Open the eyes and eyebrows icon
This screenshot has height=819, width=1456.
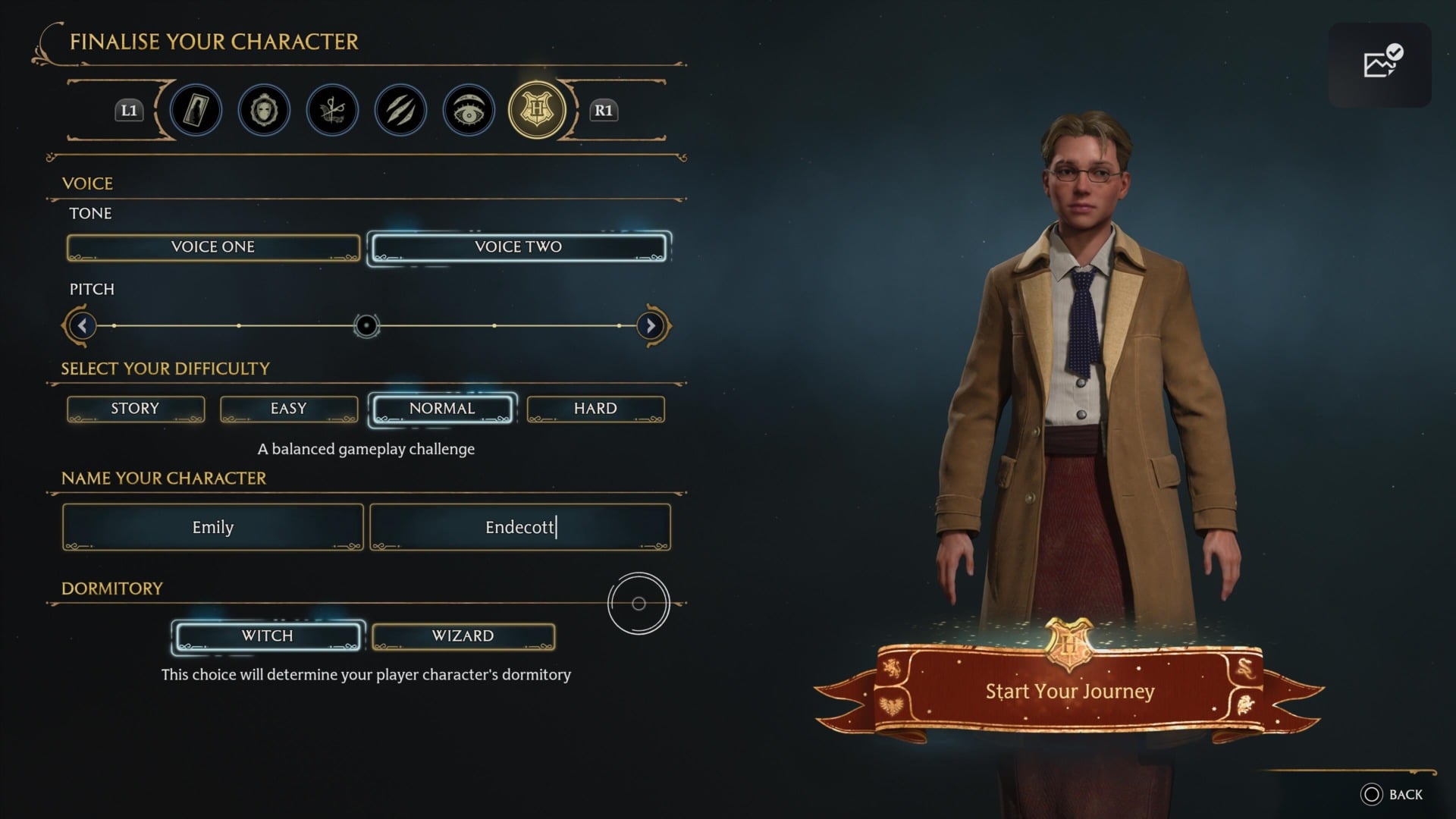468,110
